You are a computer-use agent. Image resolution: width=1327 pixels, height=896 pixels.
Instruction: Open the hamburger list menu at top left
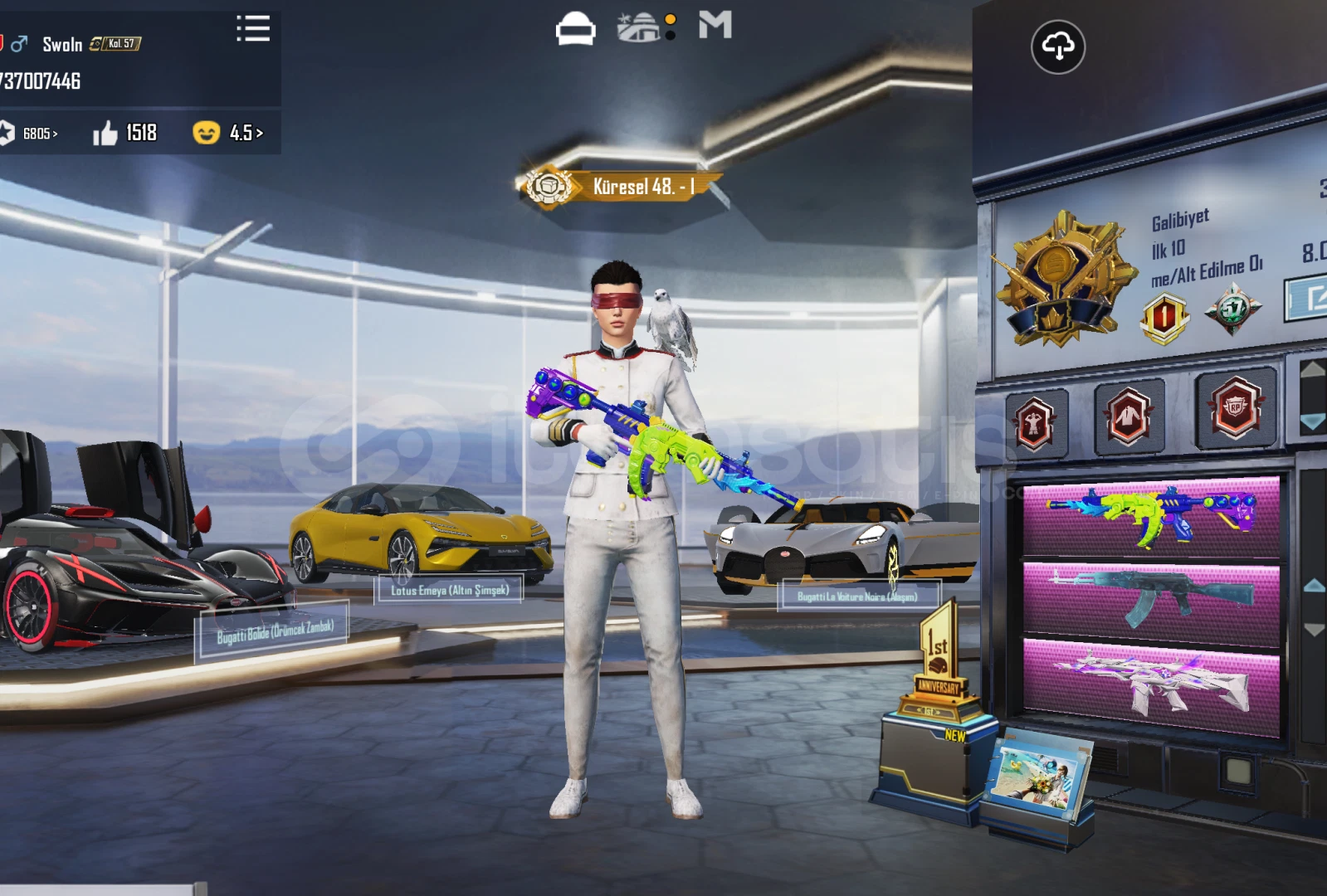pyautogui.click(x=253, y=29)
